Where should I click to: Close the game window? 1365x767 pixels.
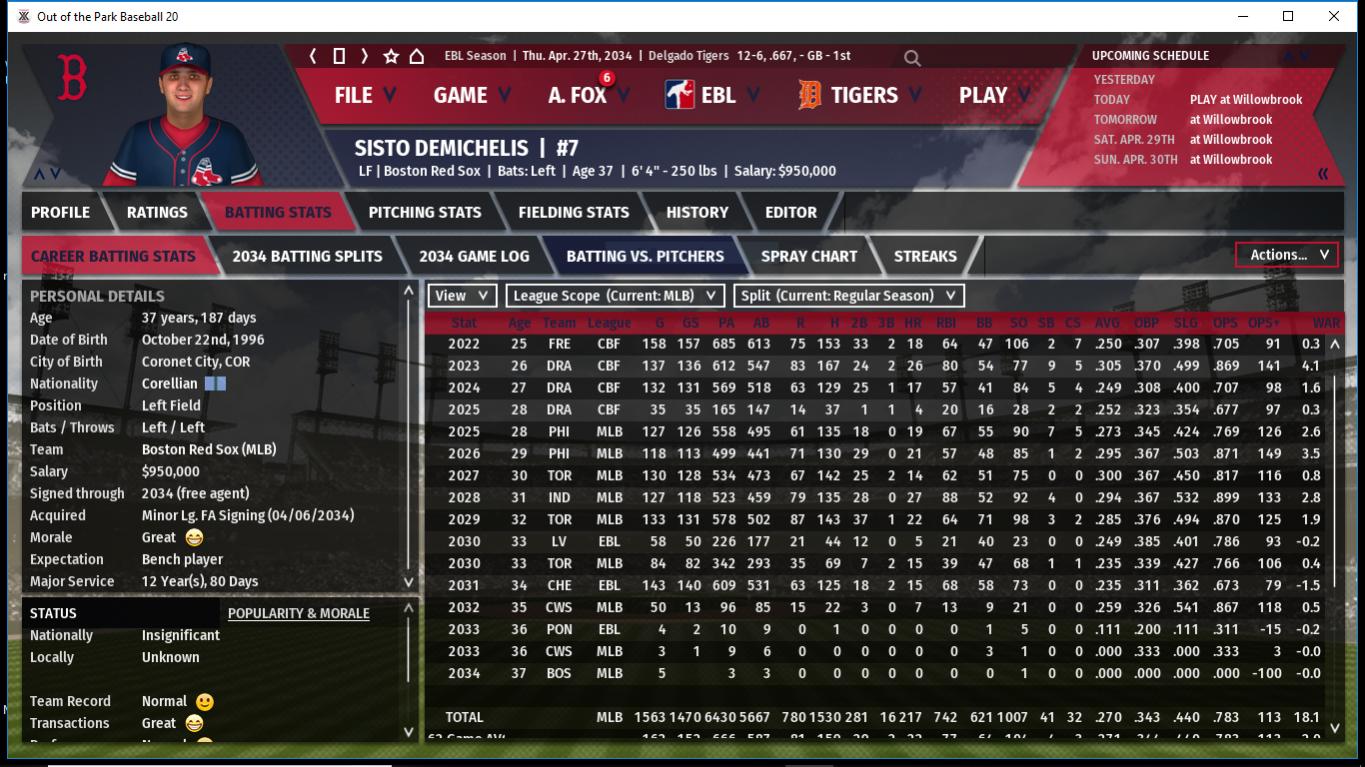(x=1333, y=16)
